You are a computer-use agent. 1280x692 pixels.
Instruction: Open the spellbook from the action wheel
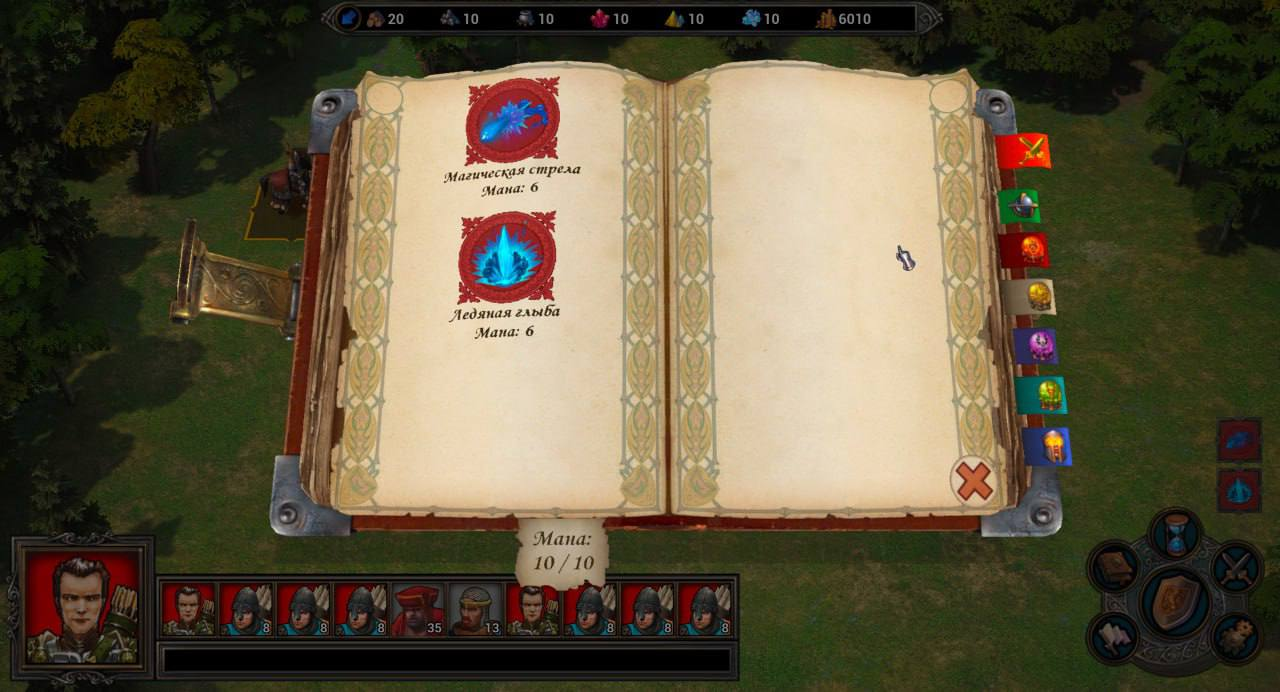click(1114, 569)
